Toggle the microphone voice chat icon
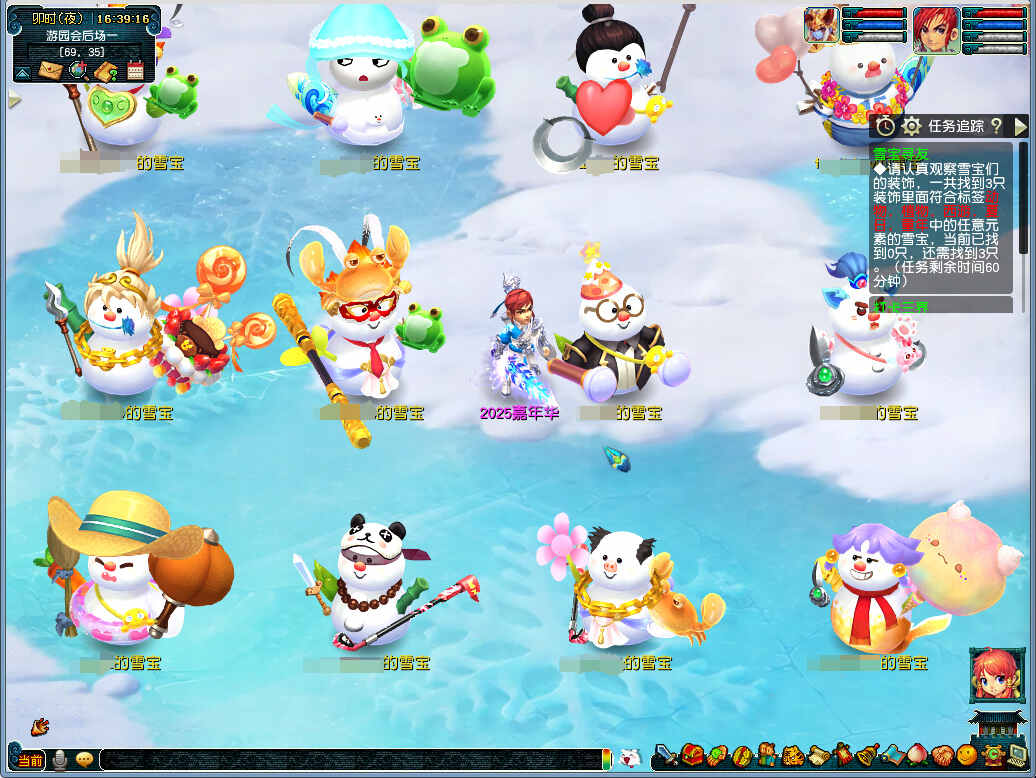 (x=60, y=760)
